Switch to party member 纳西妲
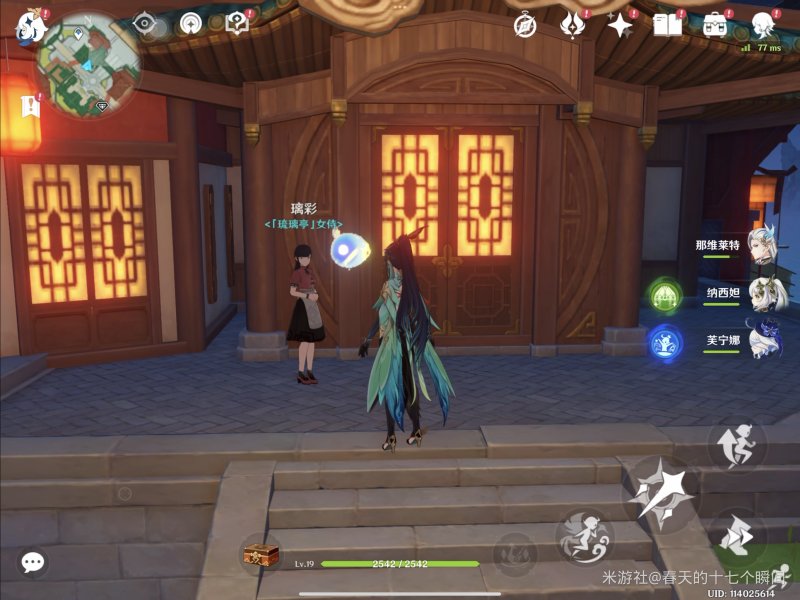 pos(761,294)
